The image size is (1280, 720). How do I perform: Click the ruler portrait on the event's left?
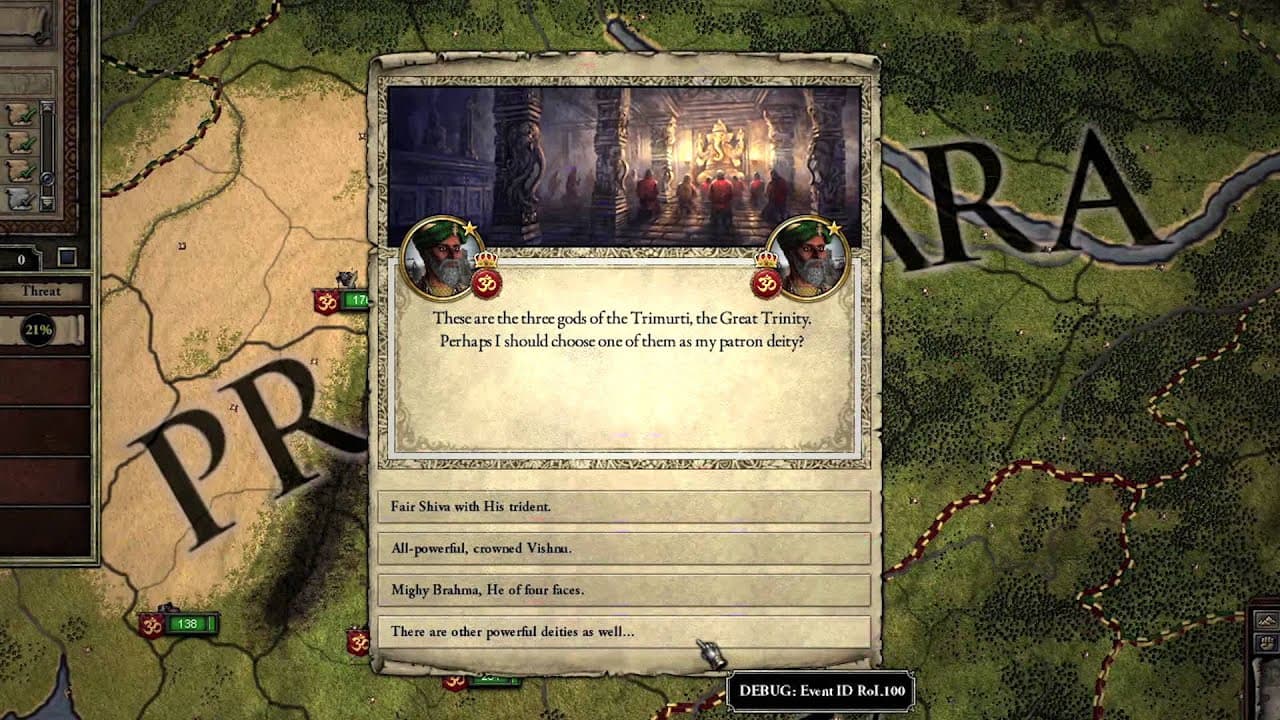[441, 258]
